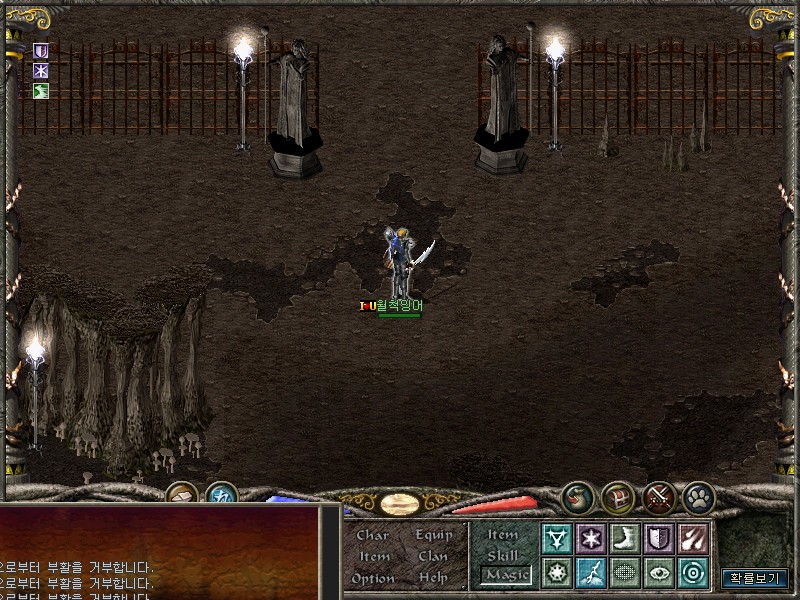The width and height of the screenshot is (800, 600).
Task: Open the crossed swords round button
Action: (658, 497)
